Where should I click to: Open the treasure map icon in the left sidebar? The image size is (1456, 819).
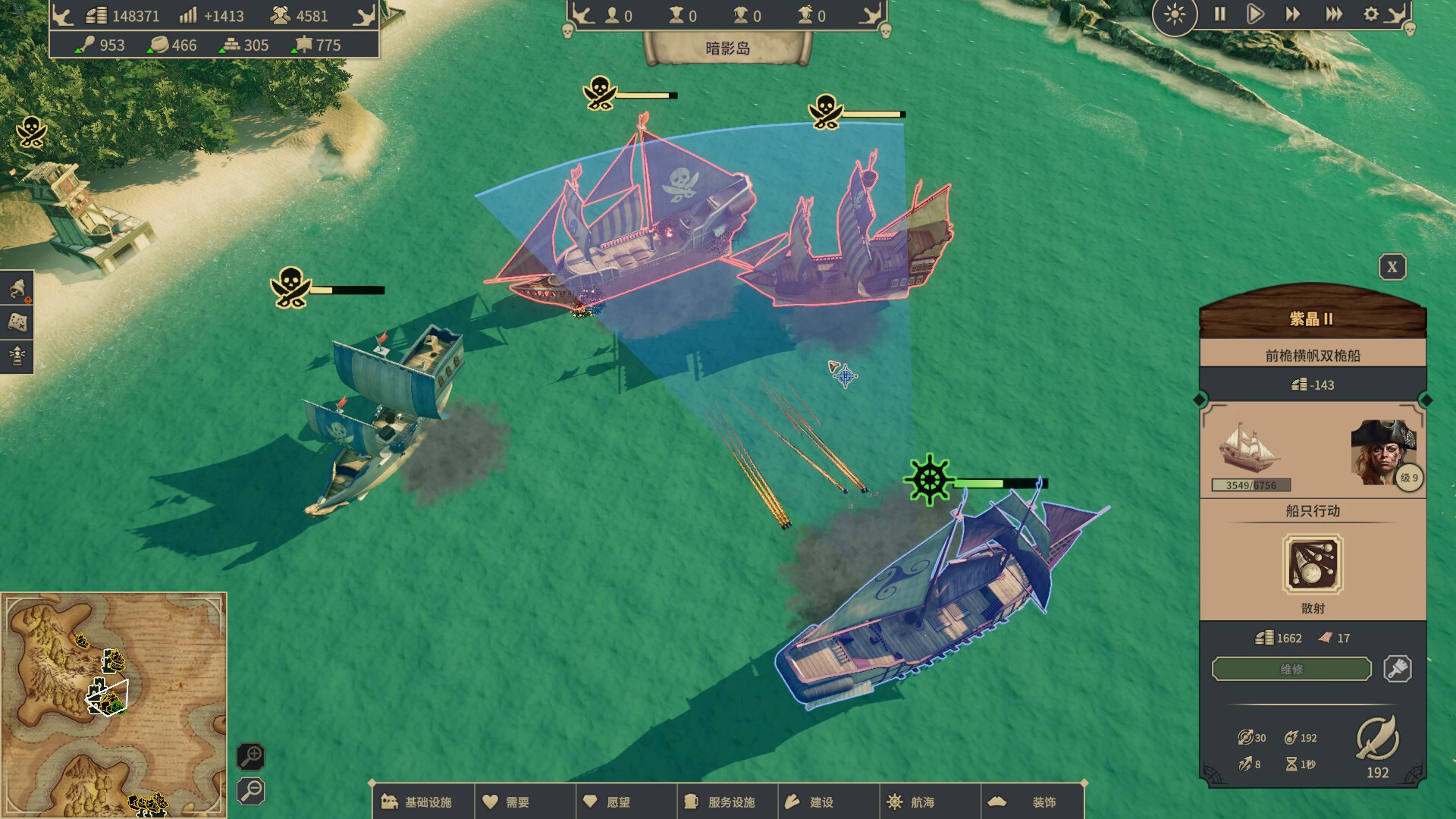(x=17, y=322)
